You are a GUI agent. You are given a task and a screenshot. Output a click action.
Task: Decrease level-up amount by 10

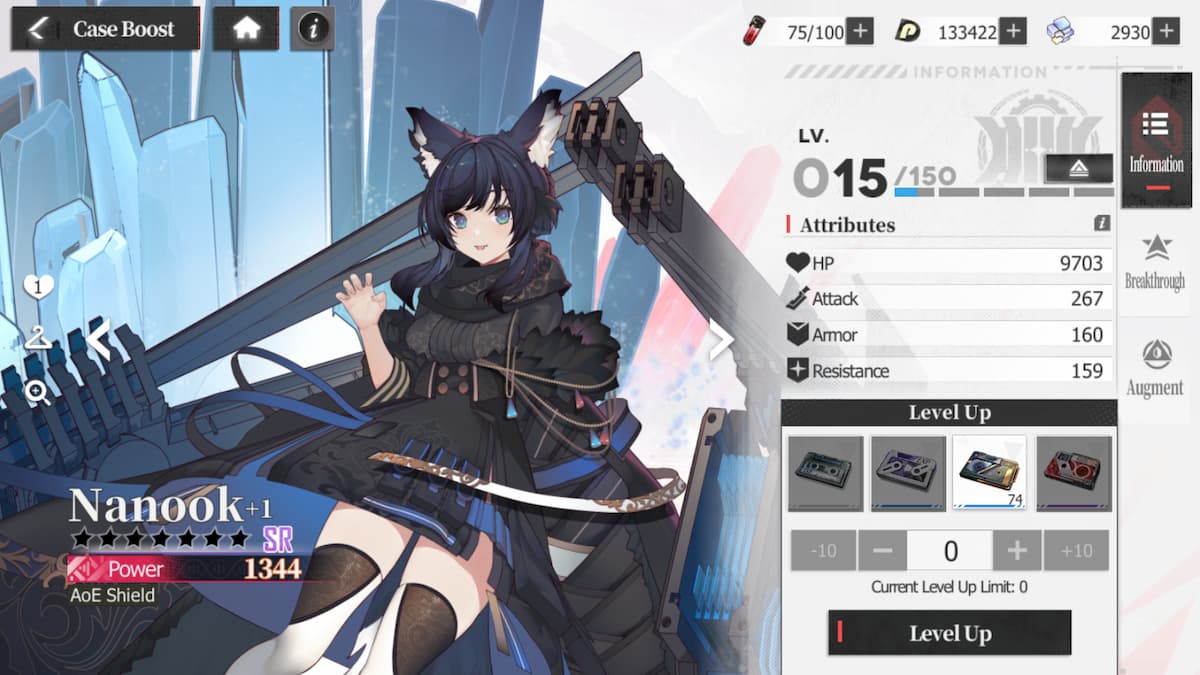click(823, 551)
